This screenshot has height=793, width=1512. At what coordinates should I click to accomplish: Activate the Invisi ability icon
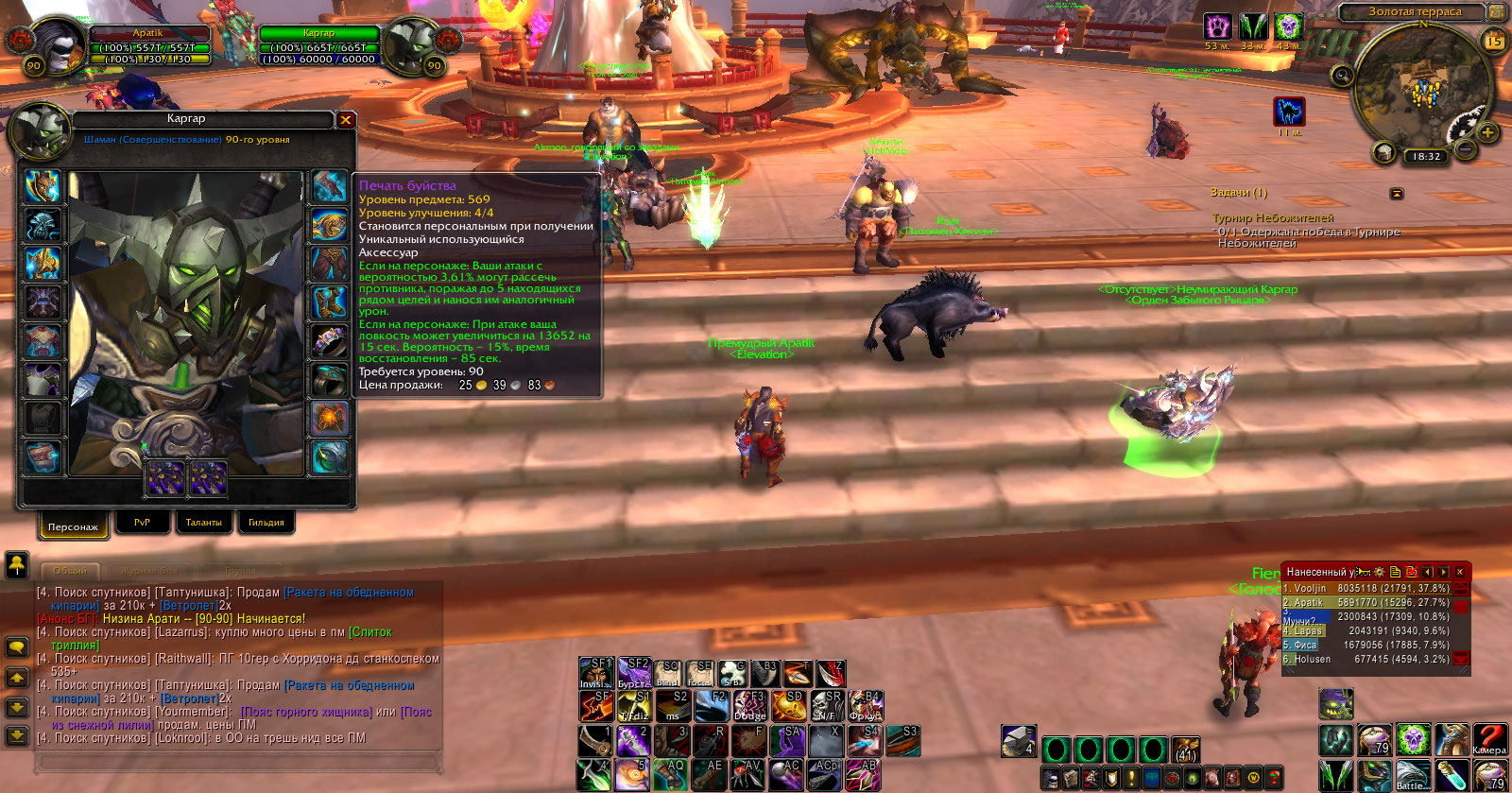595,673
